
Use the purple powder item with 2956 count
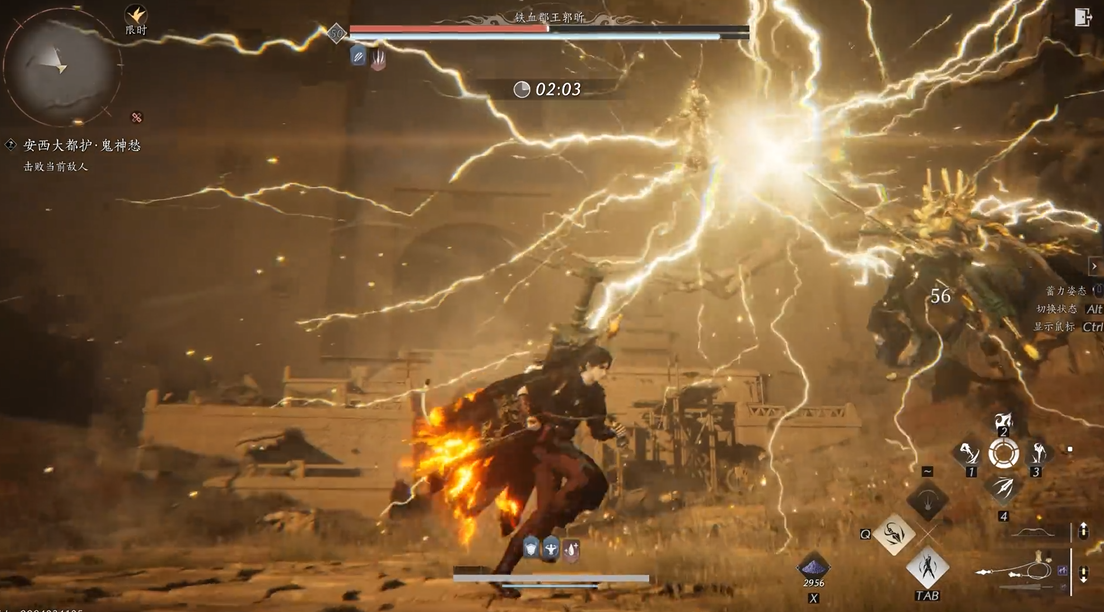click(813, 566)
